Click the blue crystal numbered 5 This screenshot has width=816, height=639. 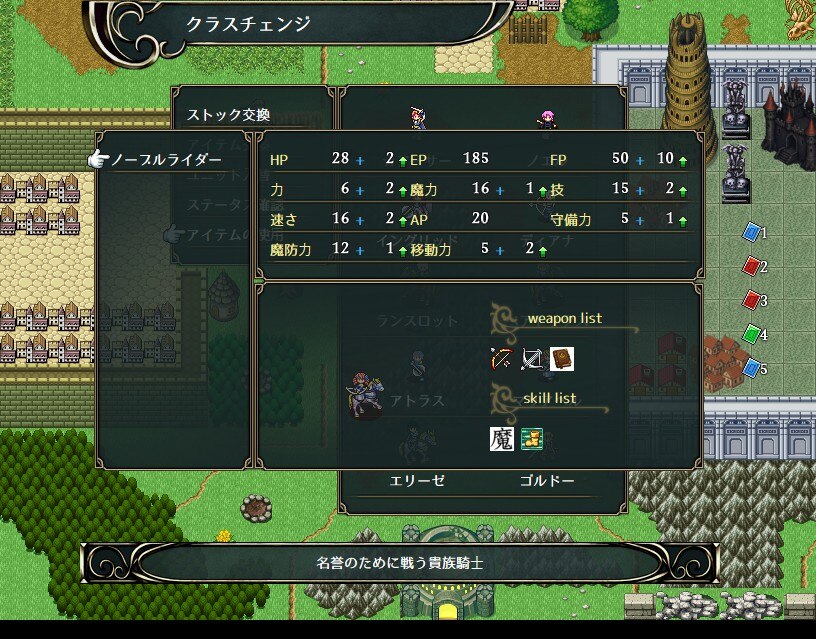[752, 369]
